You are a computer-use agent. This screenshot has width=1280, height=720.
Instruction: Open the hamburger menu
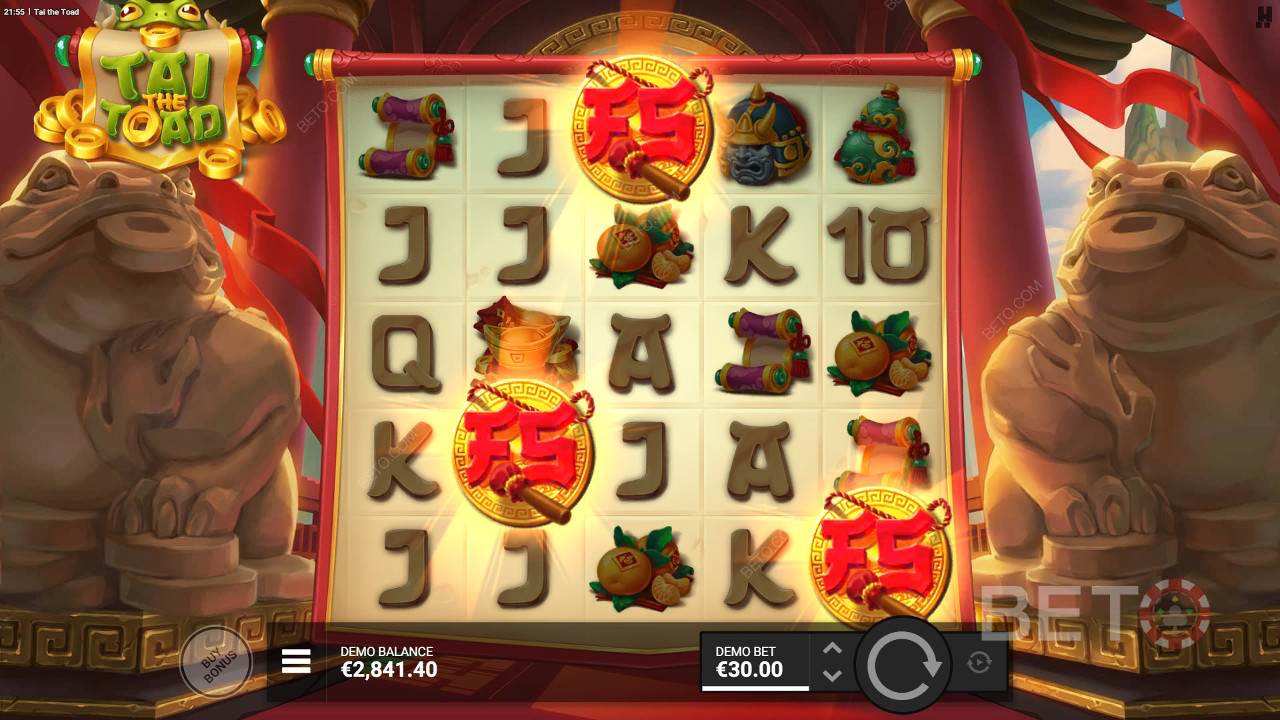point(296,660)
